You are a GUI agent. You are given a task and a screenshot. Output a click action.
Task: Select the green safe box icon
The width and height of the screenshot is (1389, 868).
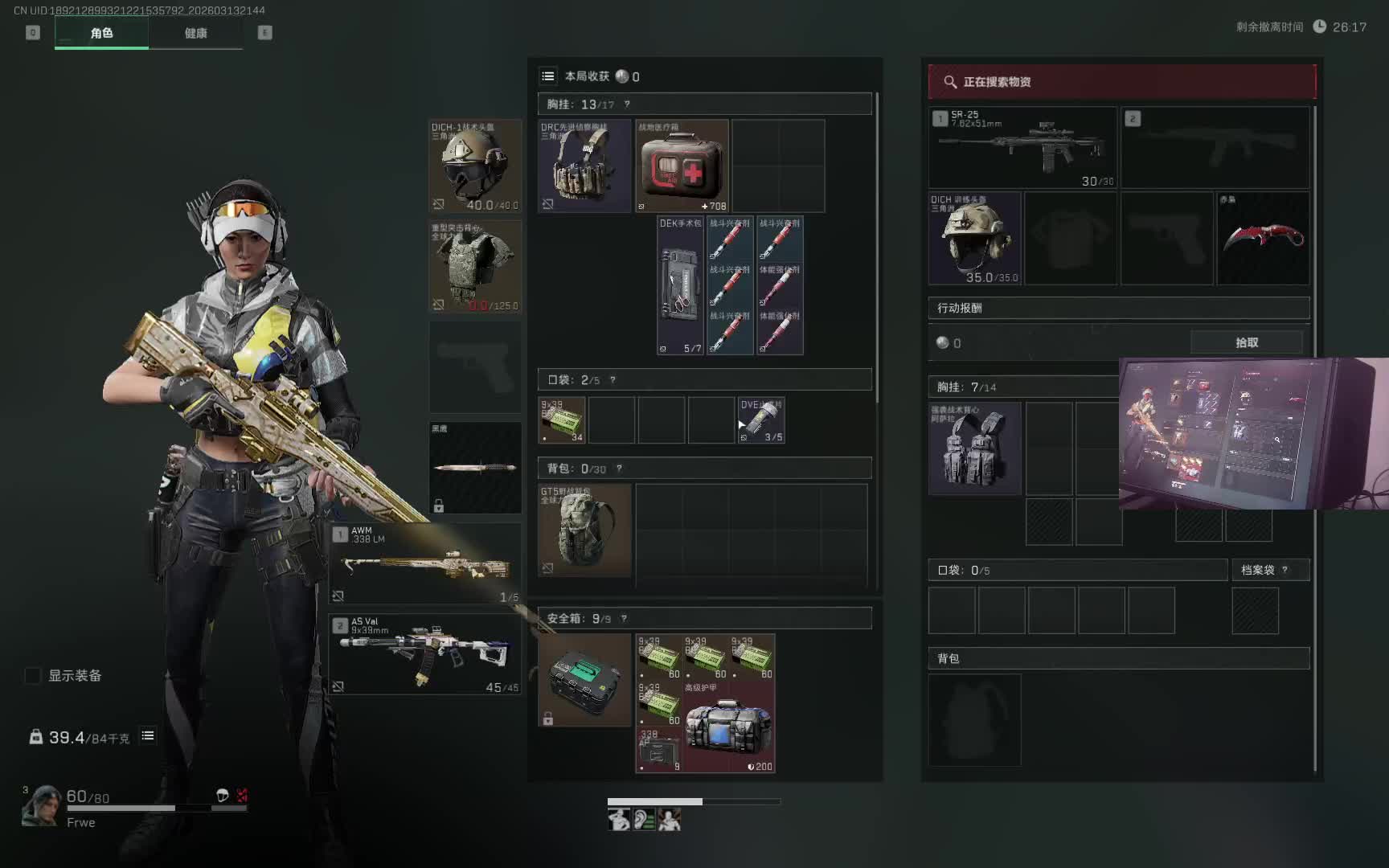(584, 680)
